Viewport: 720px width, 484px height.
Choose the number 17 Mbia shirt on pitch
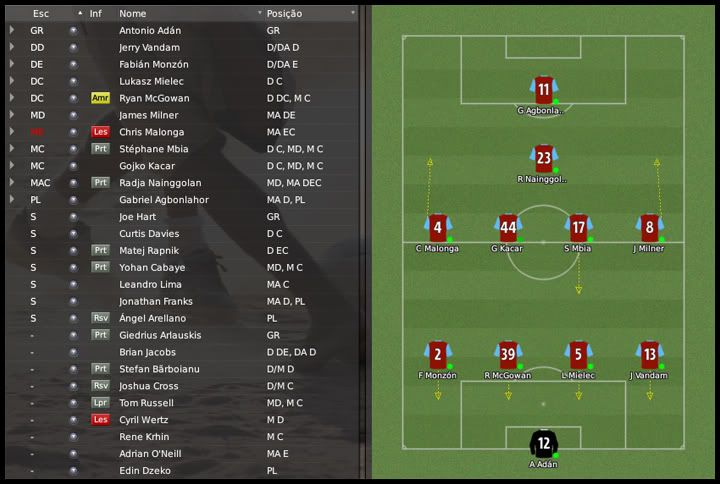[578, 226]
